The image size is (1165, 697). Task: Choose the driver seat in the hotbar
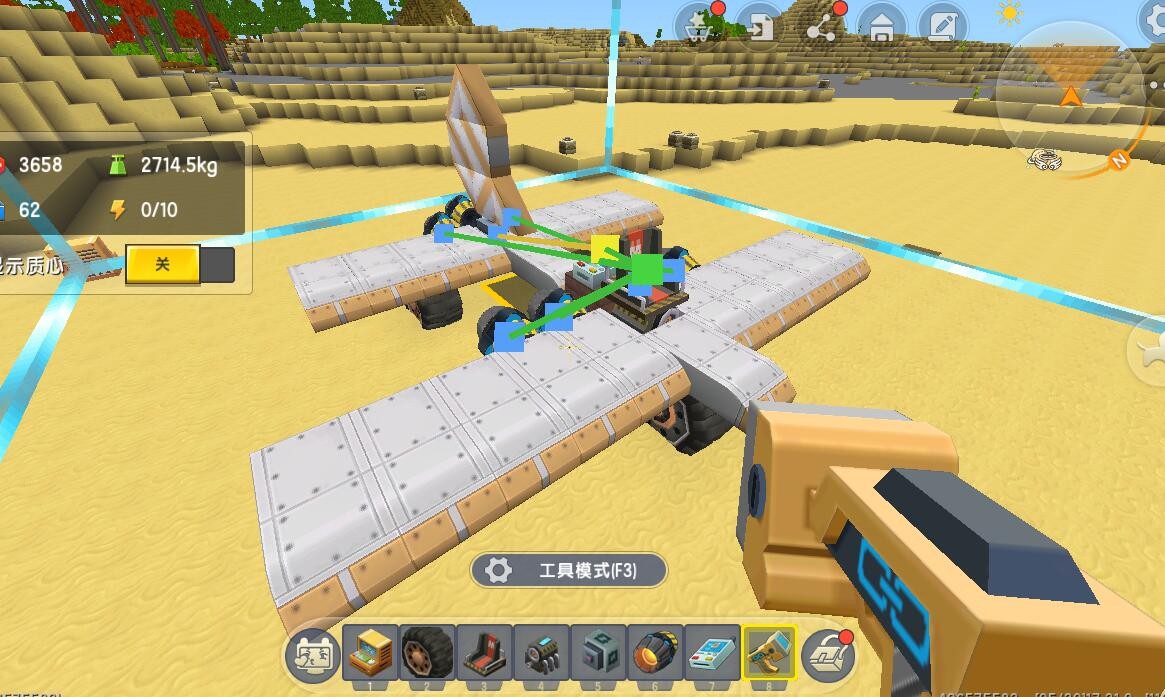(x=485, y=654)
